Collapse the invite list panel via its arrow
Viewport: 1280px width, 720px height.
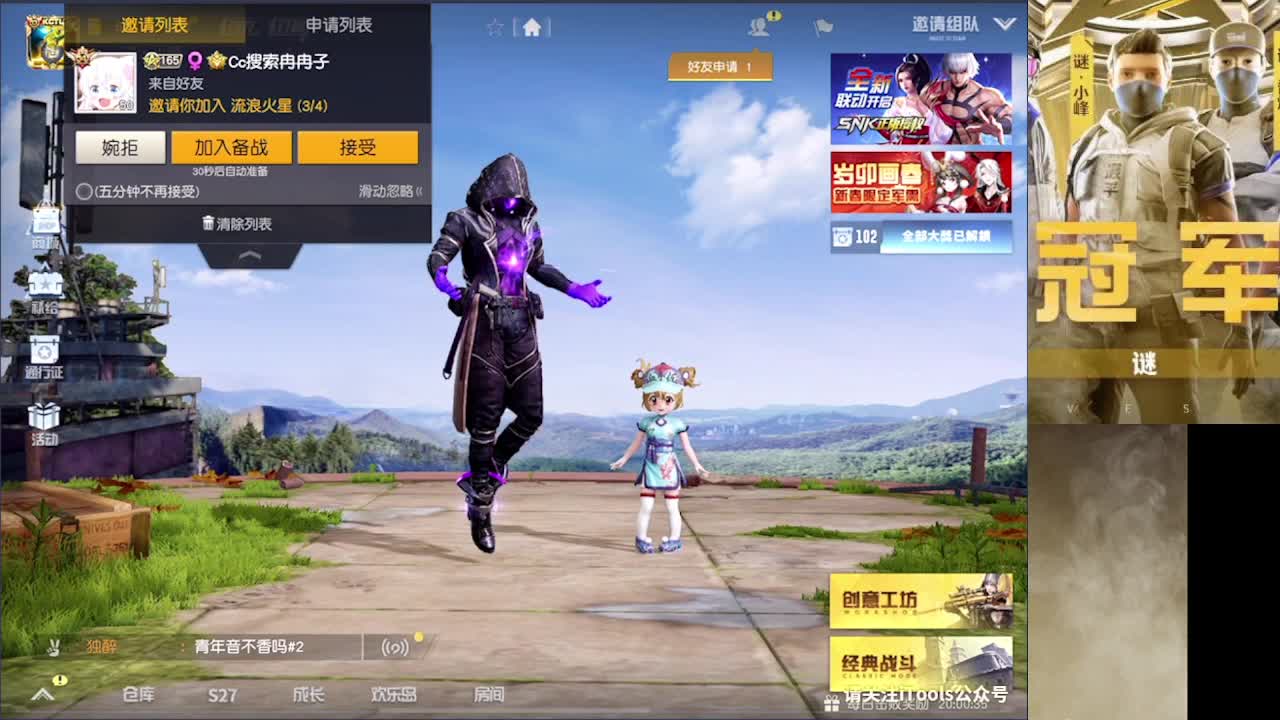click(x=249, y=256)
